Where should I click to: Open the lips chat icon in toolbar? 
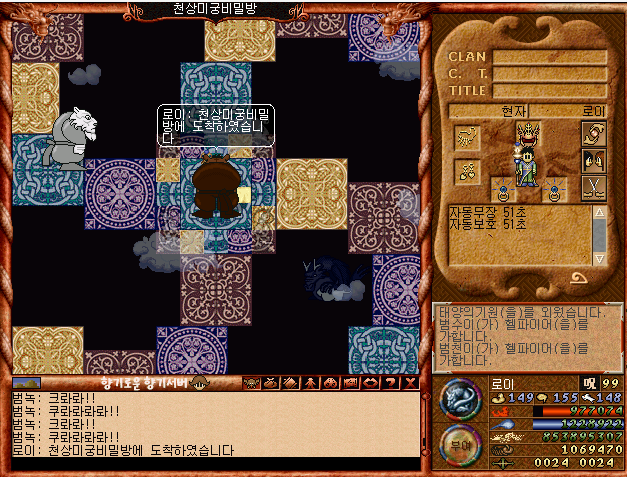click(x=370, y=383)
